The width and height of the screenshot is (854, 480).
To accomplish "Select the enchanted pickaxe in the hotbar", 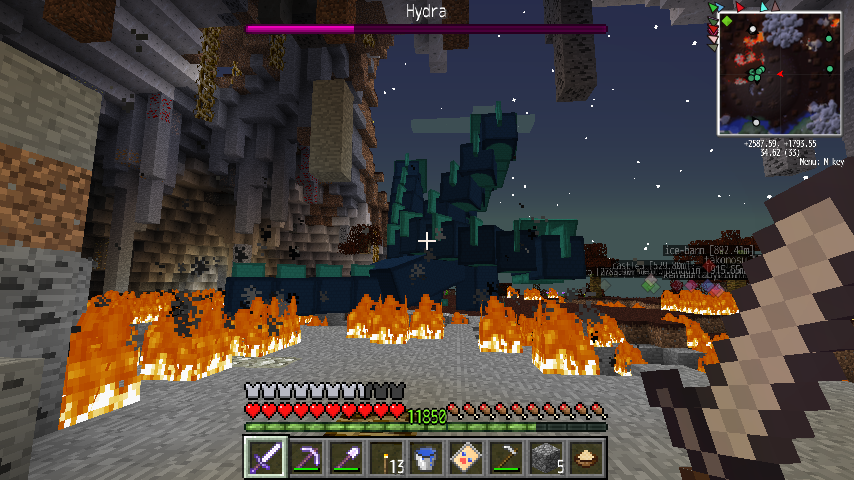I will click(305, 458).
